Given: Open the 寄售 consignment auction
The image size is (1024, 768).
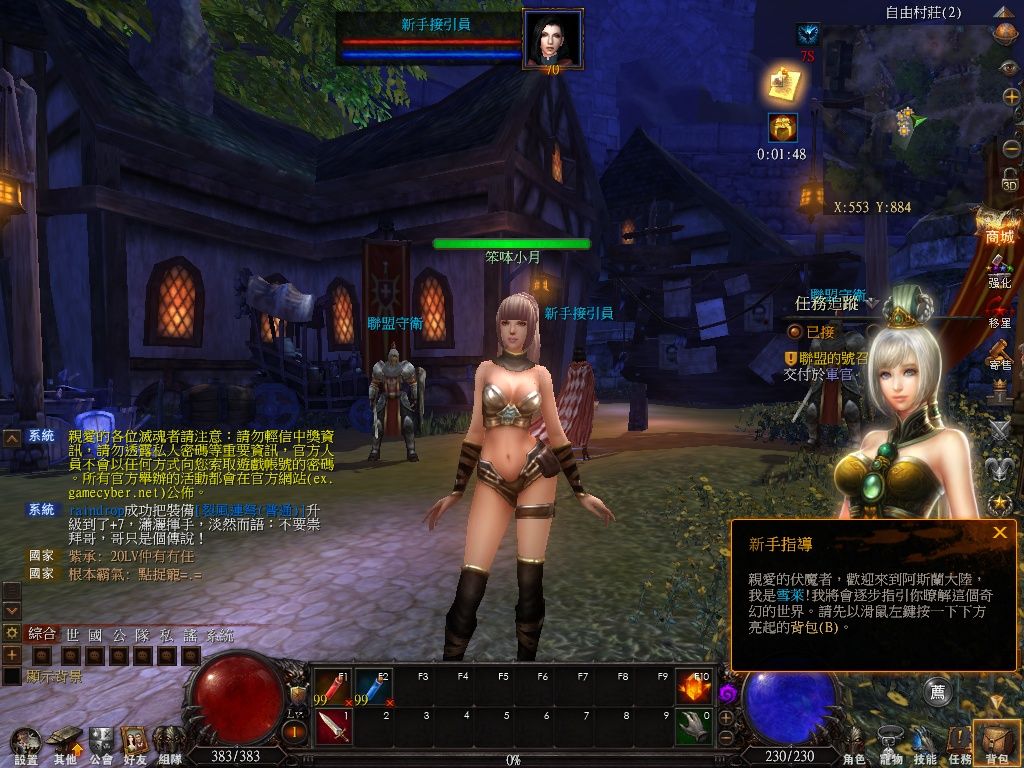Looking at the screenshot, I should (x=999, y=353).
